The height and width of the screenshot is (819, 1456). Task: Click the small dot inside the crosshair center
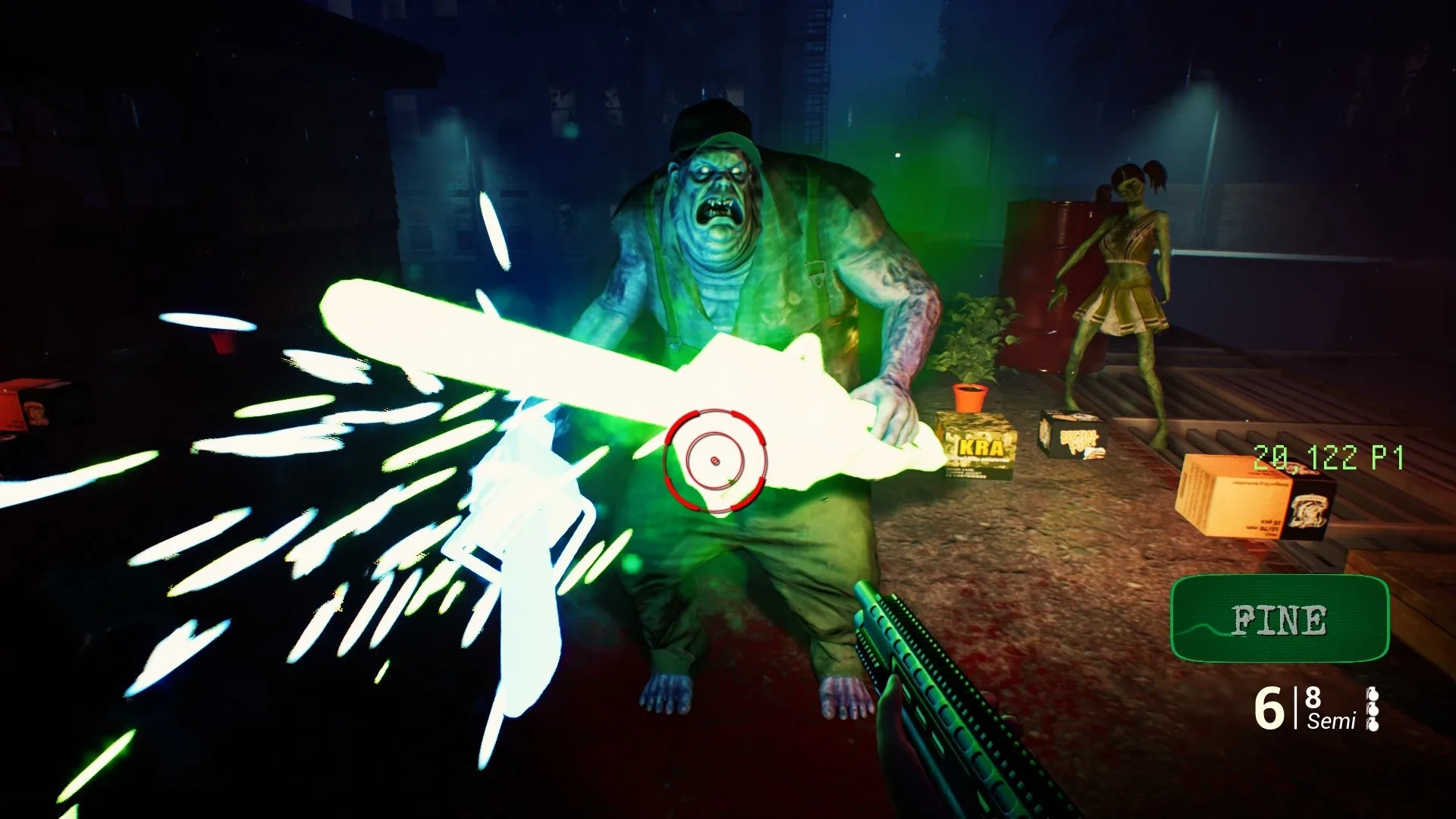click(714, 460)
